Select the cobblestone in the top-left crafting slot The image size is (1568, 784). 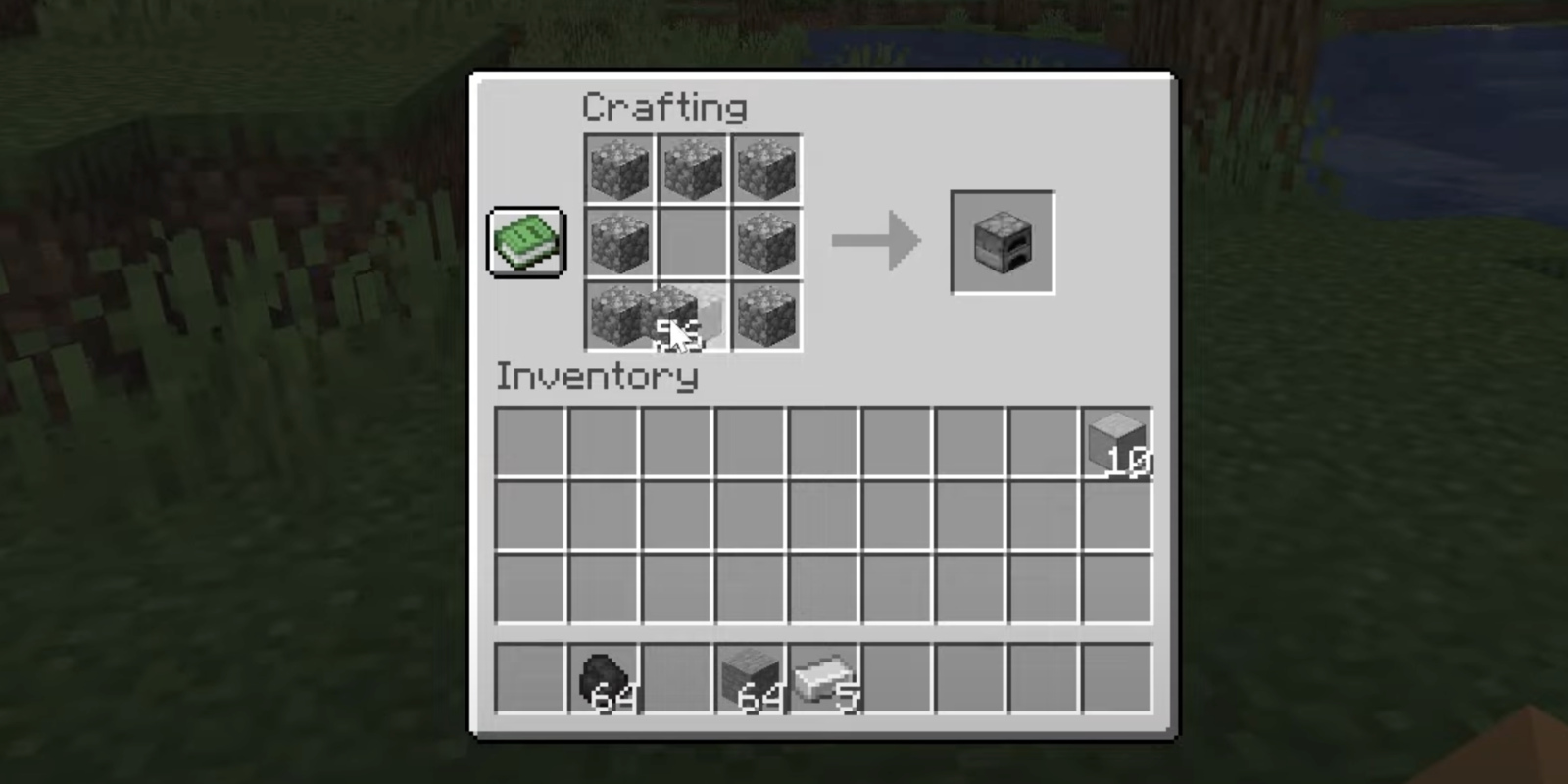tap(620, 170)
